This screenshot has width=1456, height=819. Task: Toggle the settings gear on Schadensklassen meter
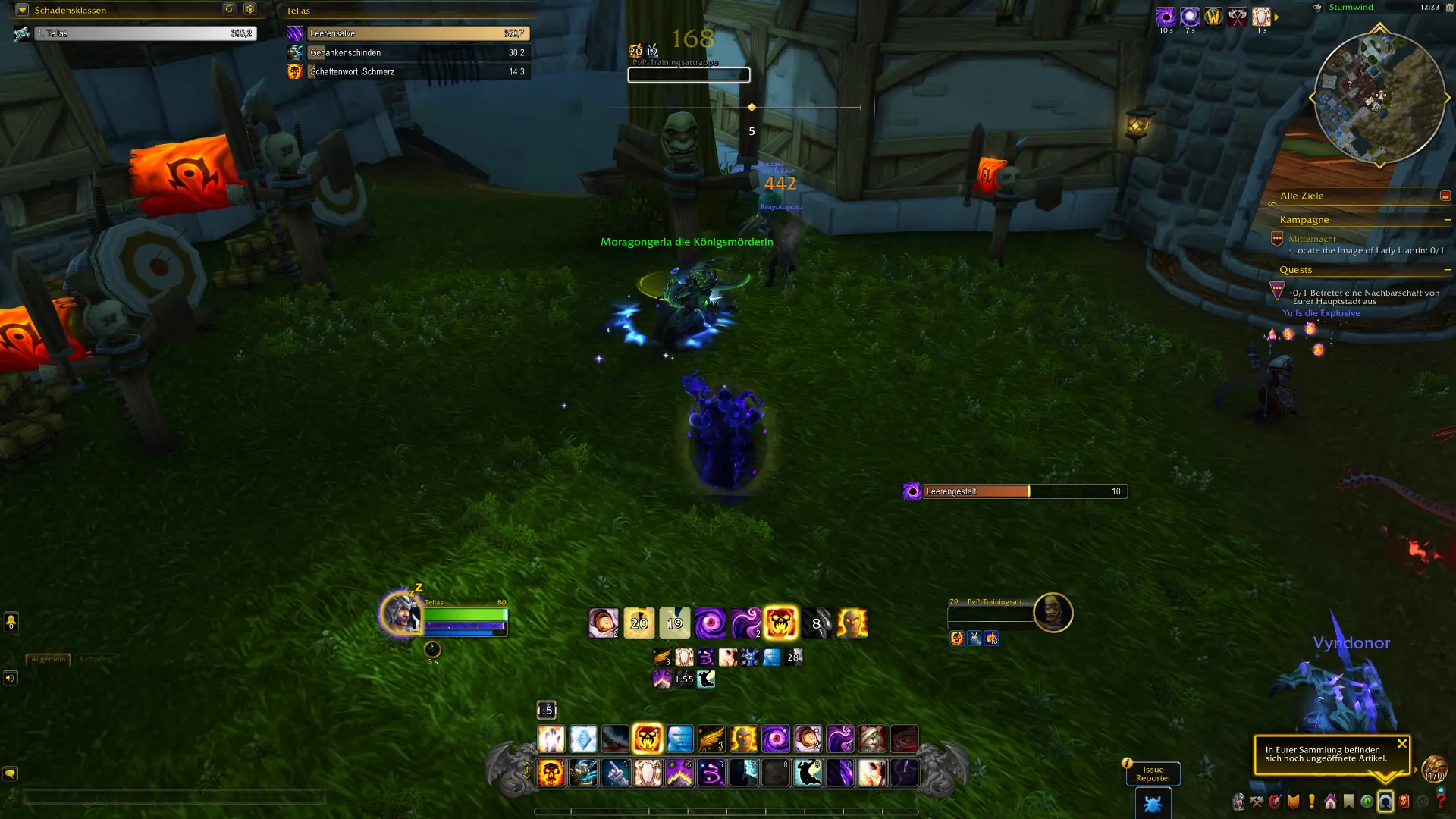[249, 10]
